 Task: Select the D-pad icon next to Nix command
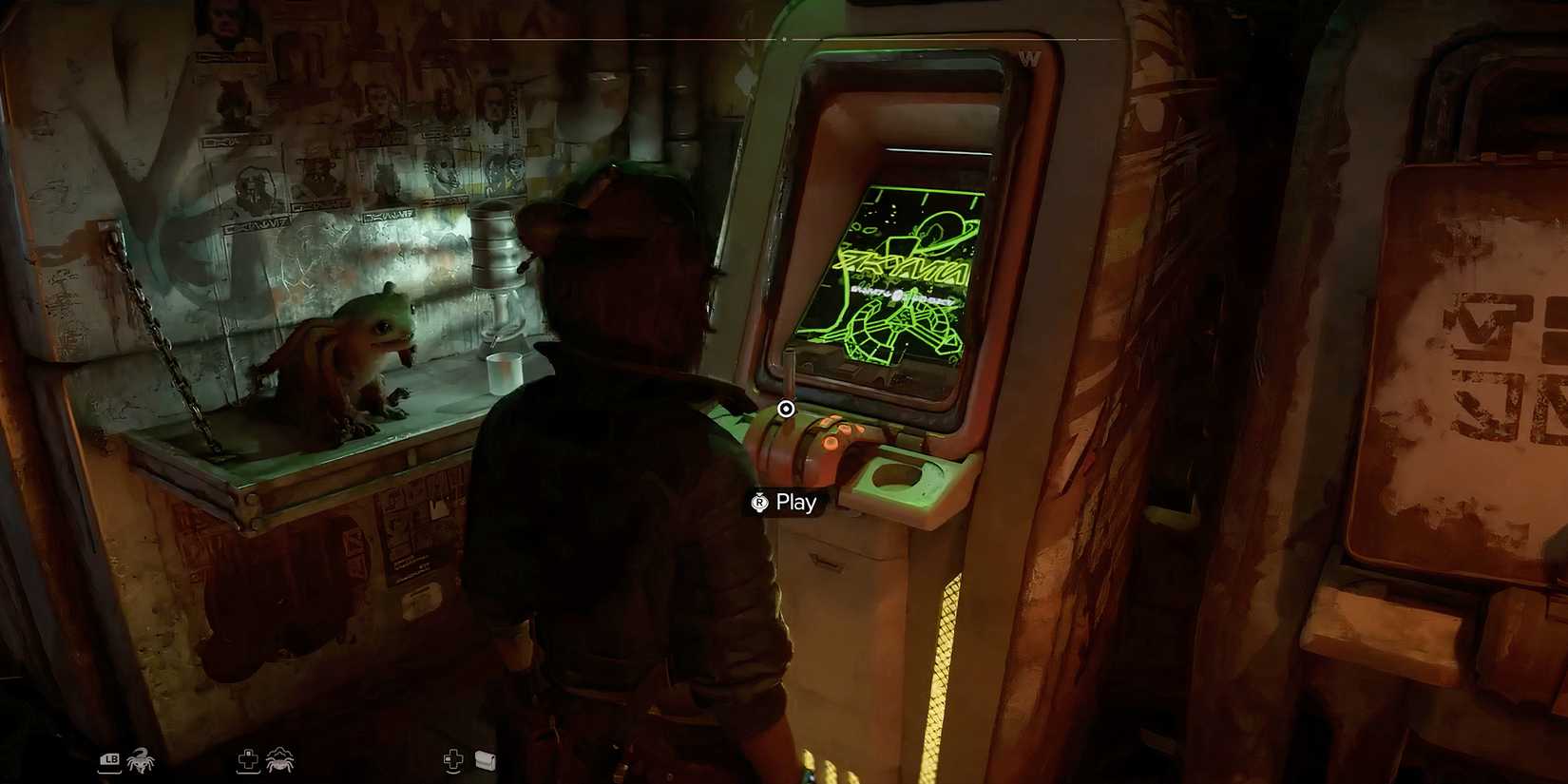tap(249, 758)
